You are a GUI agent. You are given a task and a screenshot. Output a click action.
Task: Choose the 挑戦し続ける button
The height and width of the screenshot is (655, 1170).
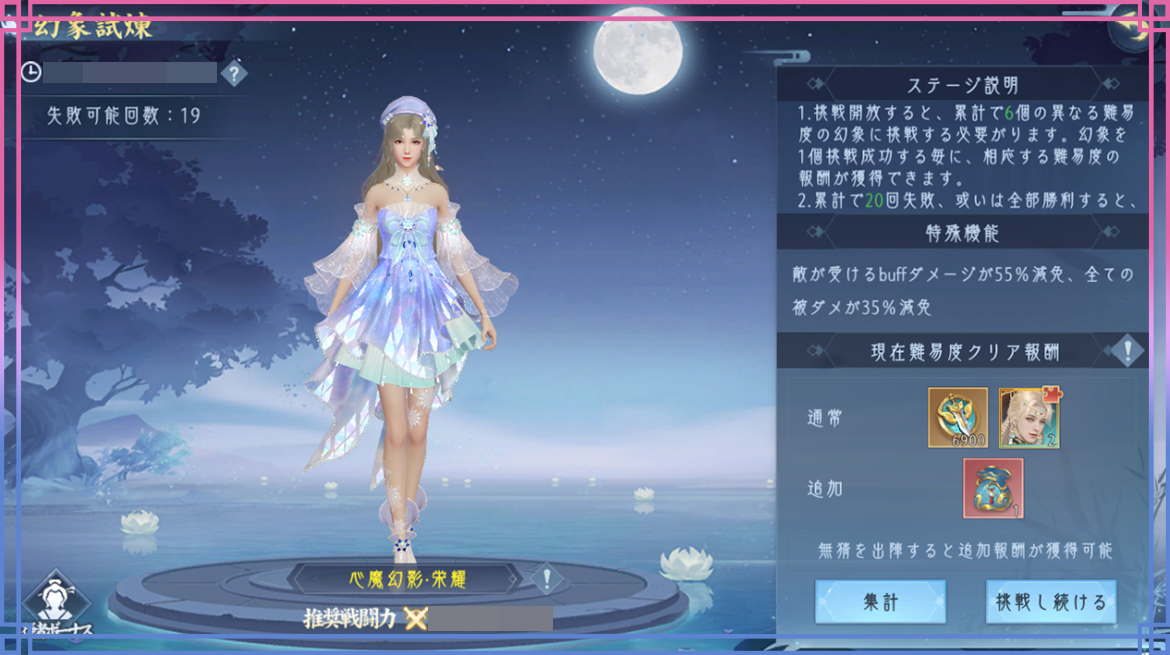click(1051, 602)
